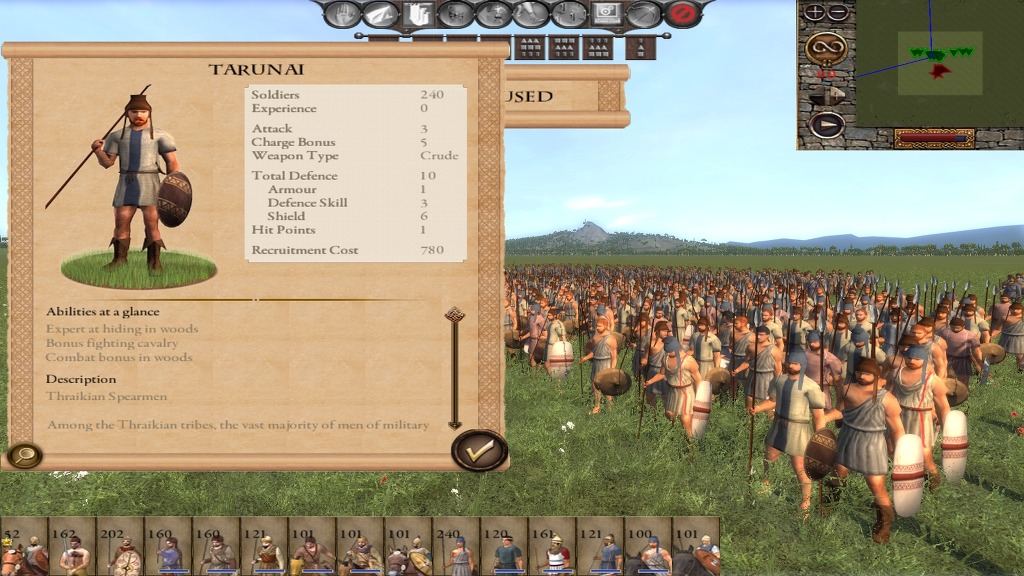Click the halt (raised hand) order button
Image resolution: width=1024 pixels, height=576 pixels.
pos(342,14)
